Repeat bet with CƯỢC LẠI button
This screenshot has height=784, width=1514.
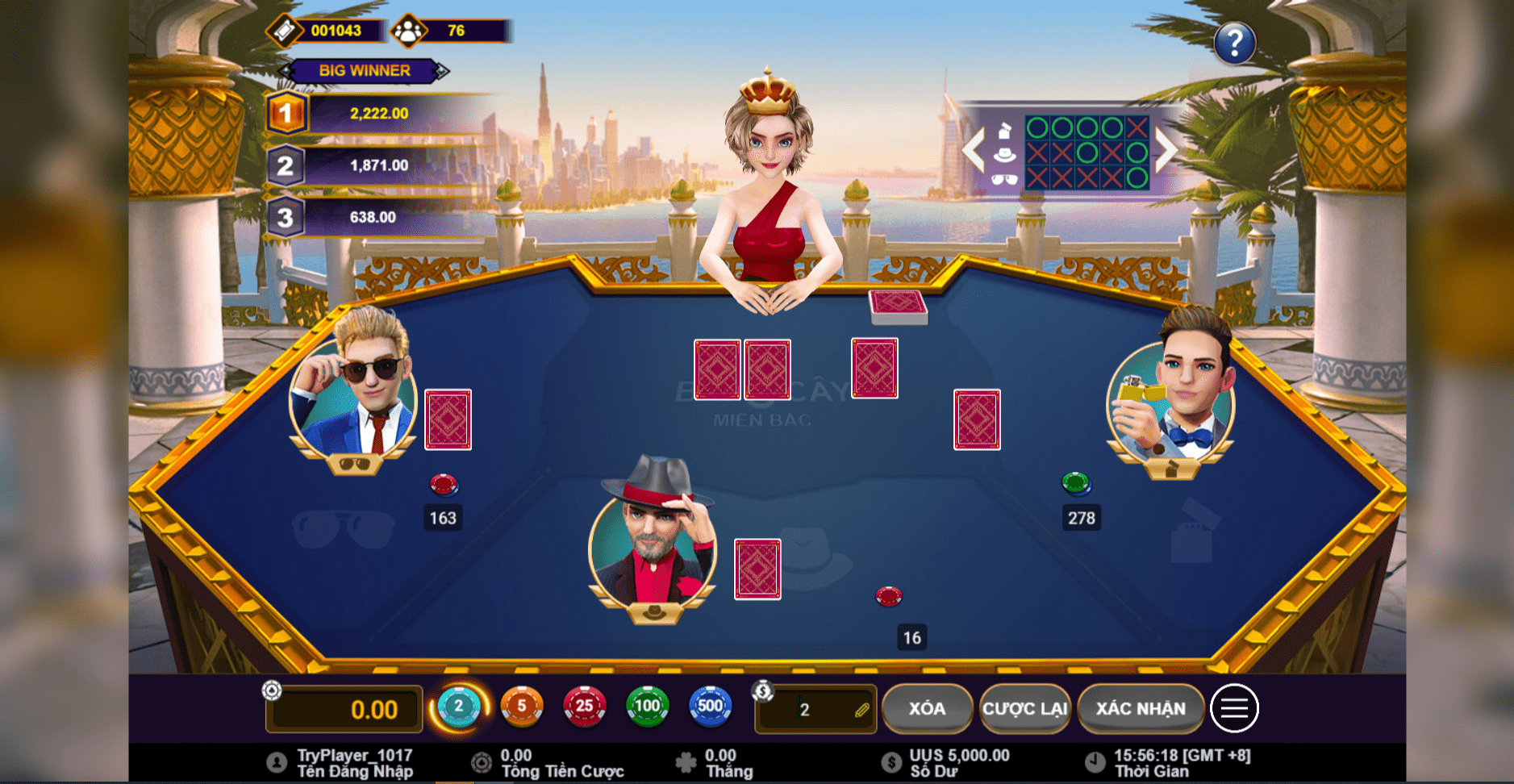point(1024,708)
